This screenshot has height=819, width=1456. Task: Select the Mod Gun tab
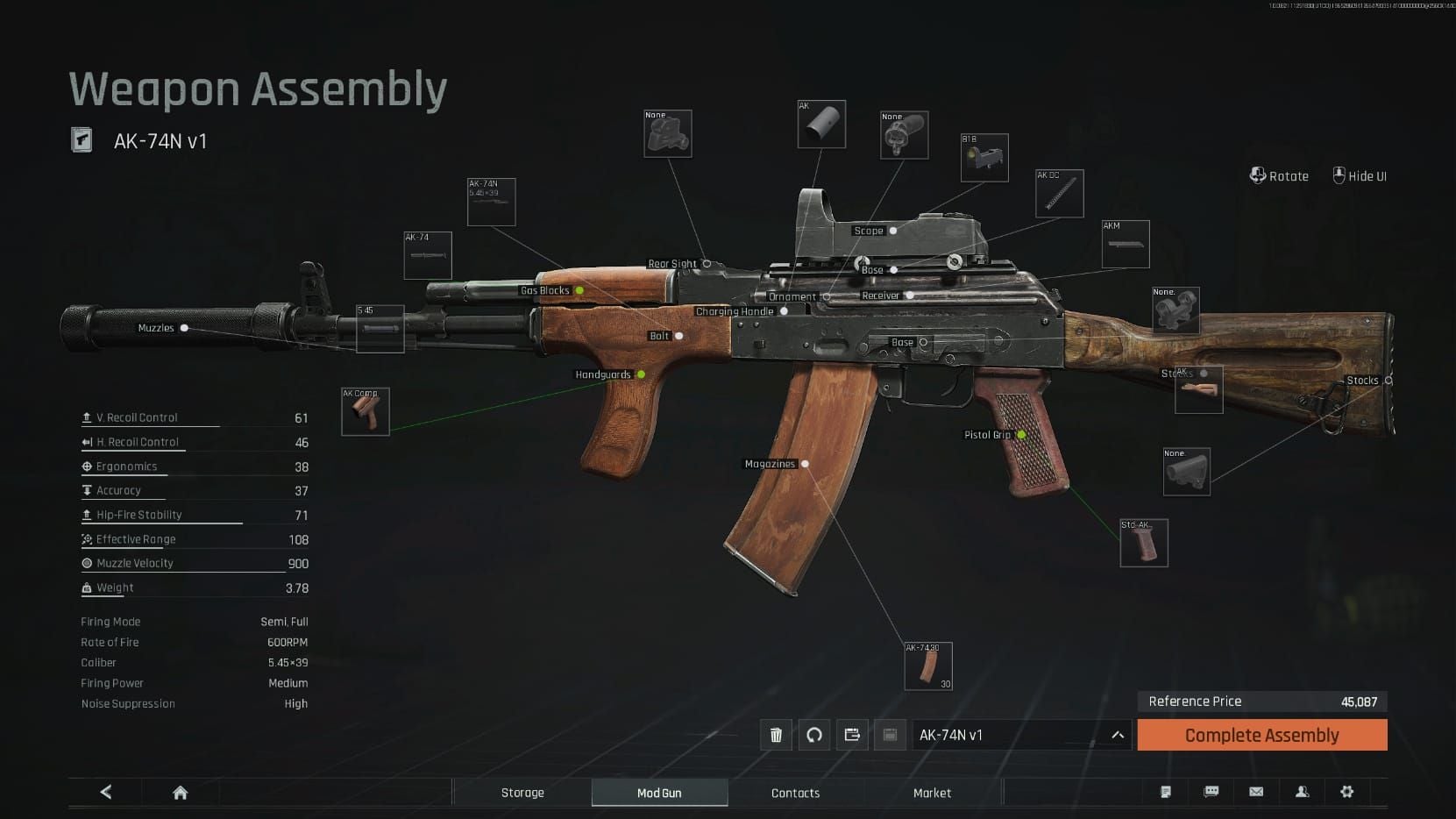click(x=659, y=793)
